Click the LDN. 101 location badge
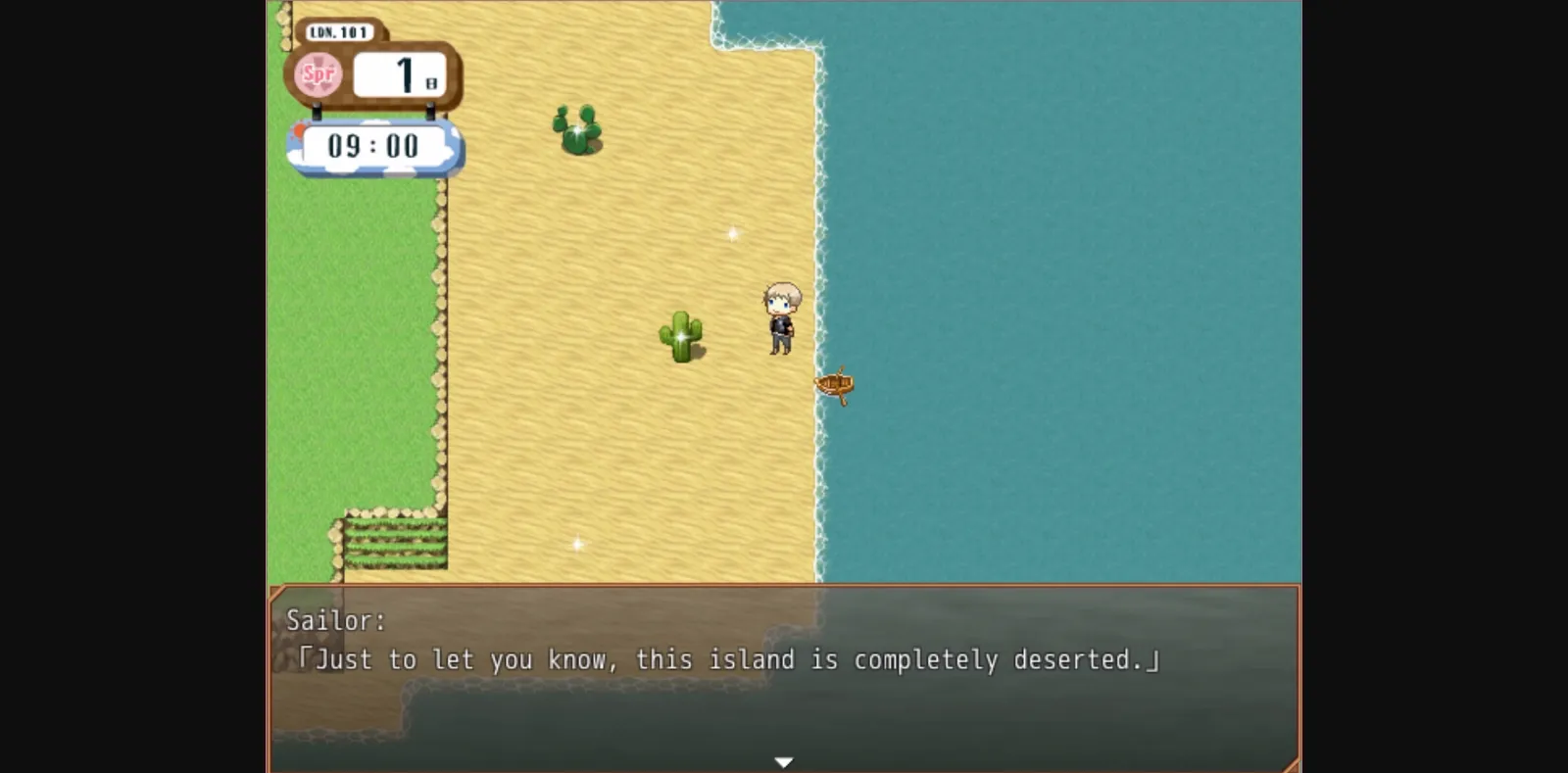Viewport: 1568px width, 773px height. point(338,30)
